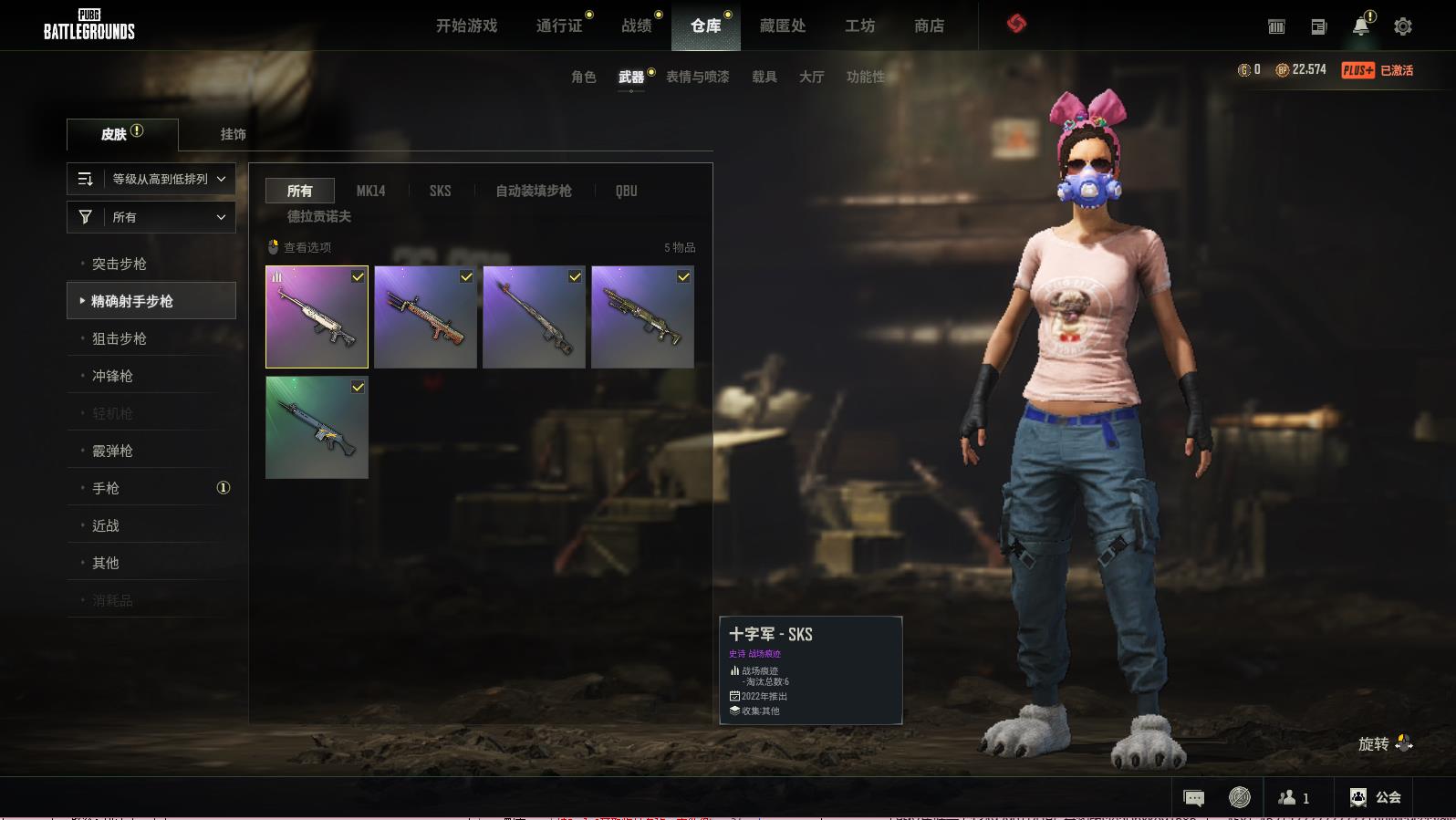1456x820 pixels.
Task: Open the 开始游戏 menu
Action: (x=466, y=26)
